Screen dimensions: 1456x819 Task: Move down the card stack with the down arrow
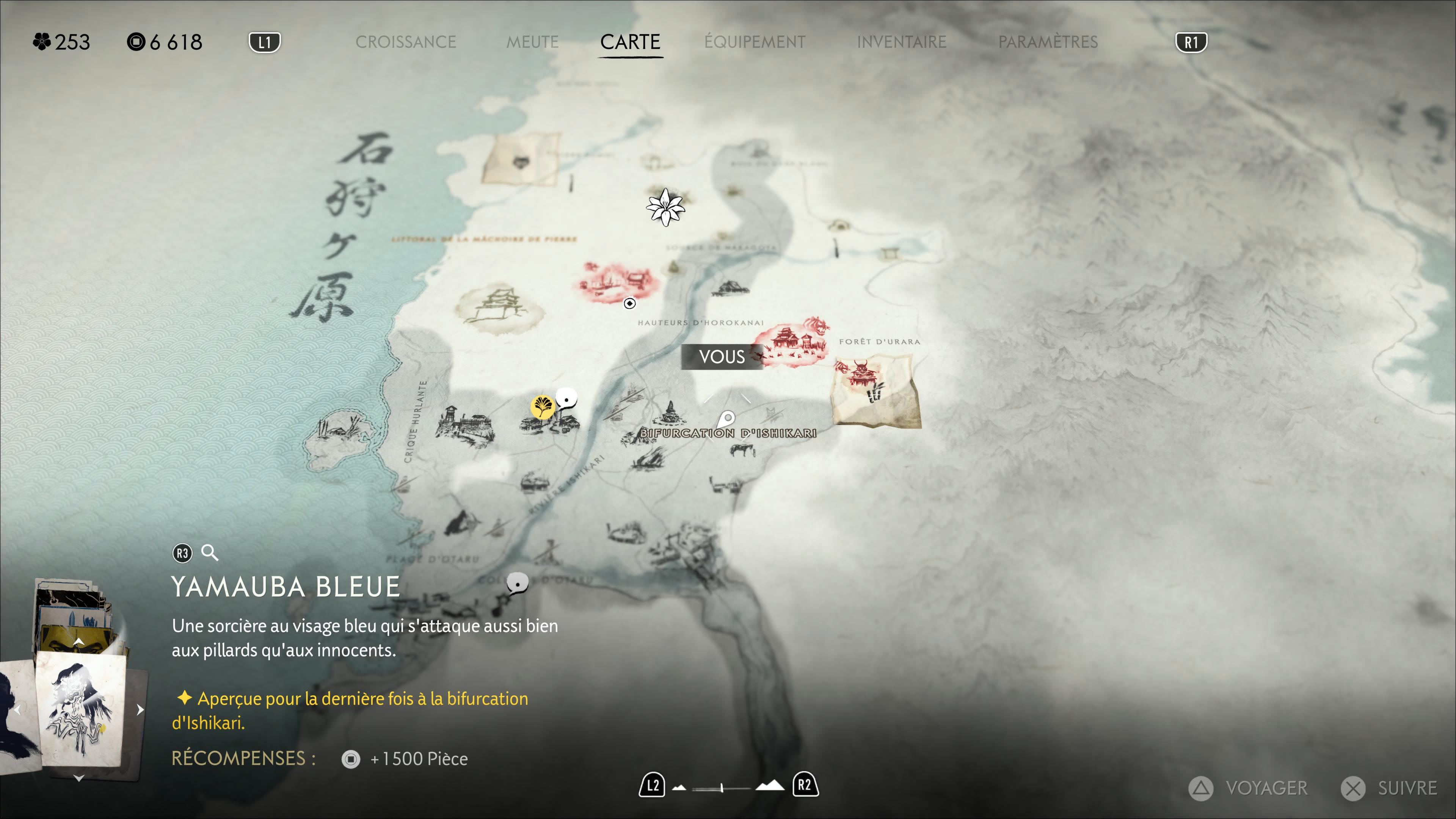point(79,778)
